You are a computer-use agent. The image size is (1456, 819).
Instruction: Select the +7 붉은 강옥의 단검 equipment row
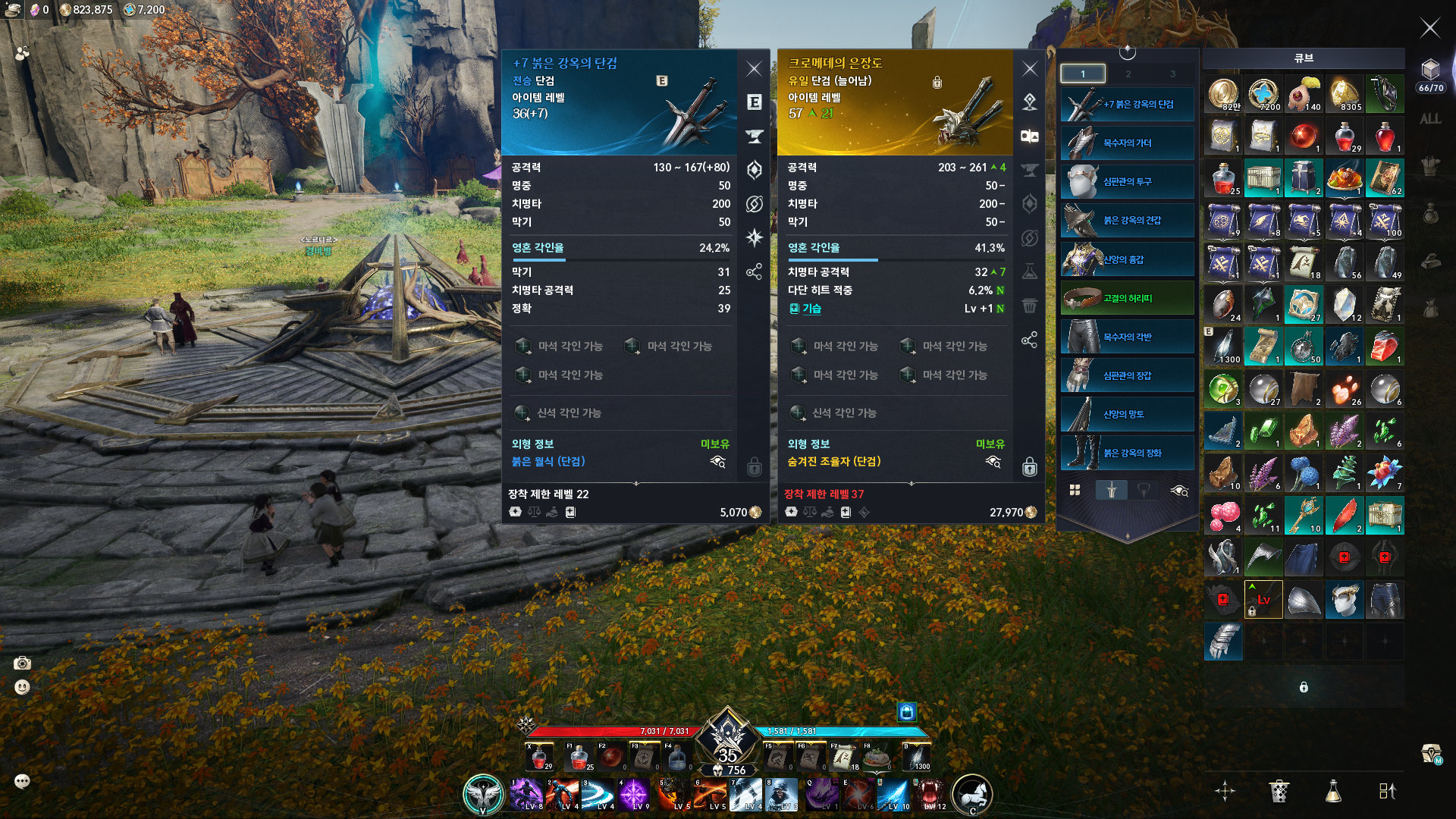tap(1127, 104)
